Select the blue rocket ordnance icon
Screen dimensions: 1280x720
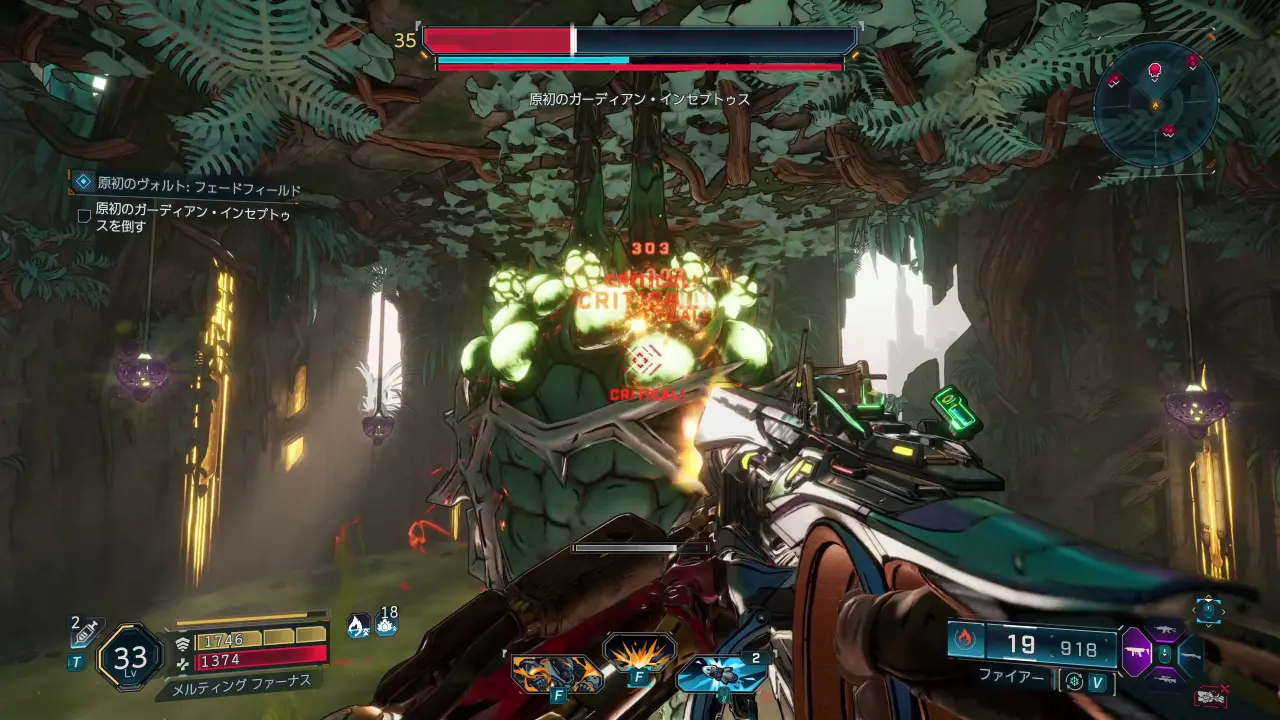point(721,672)
